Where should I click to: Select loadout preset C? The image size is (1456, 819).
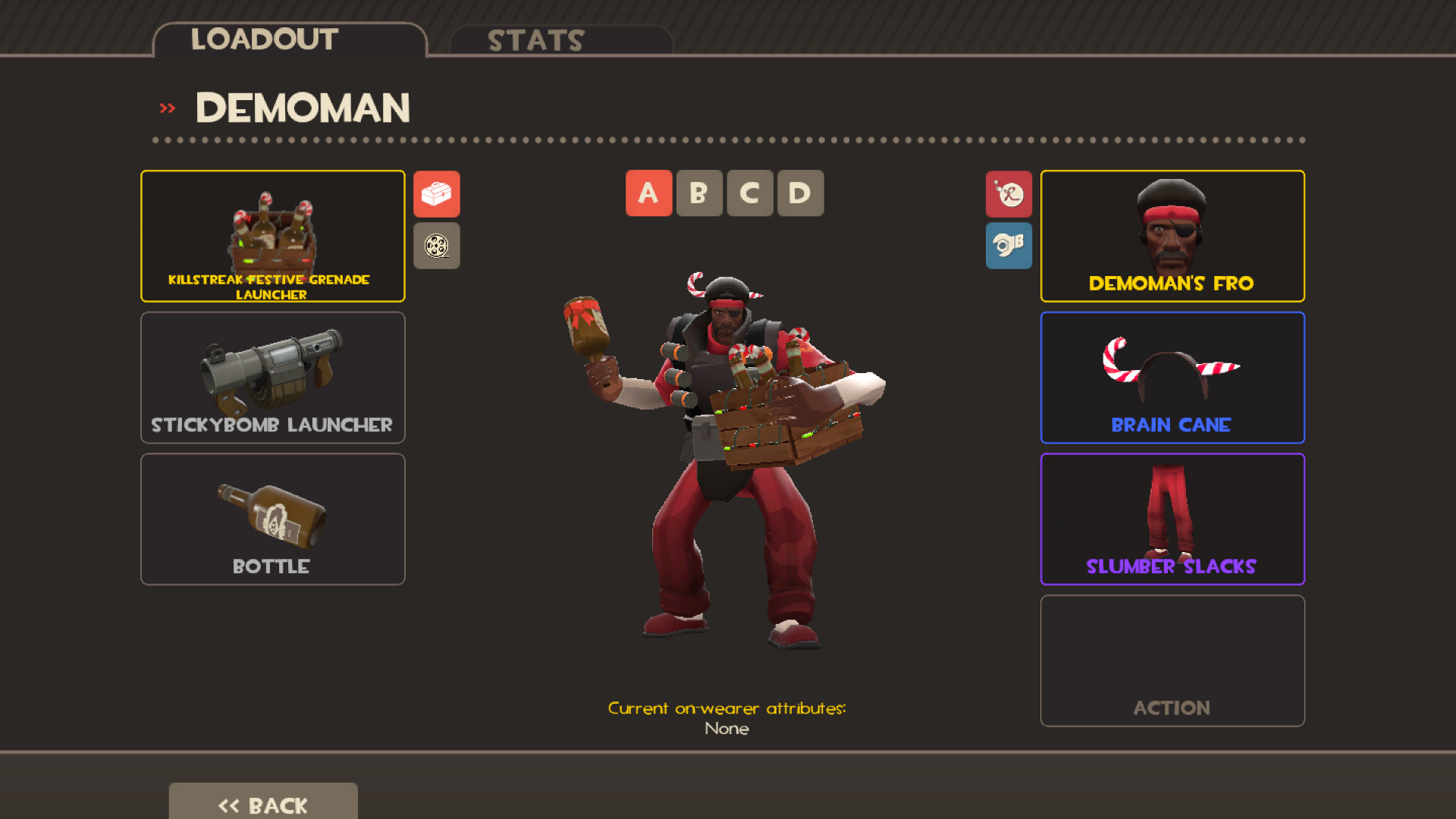[749, 193]
